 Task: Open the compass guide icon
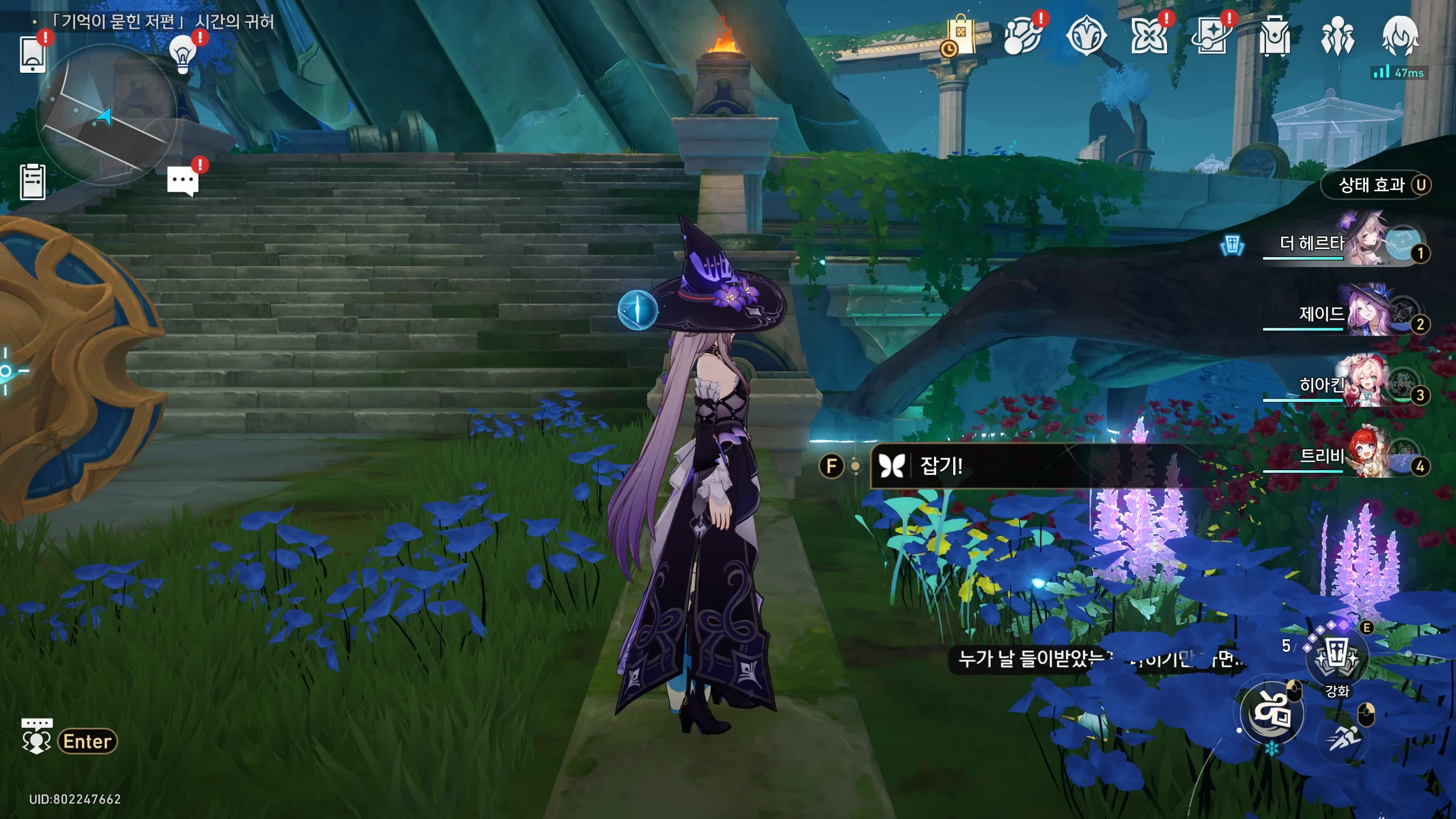[1086, 36]
